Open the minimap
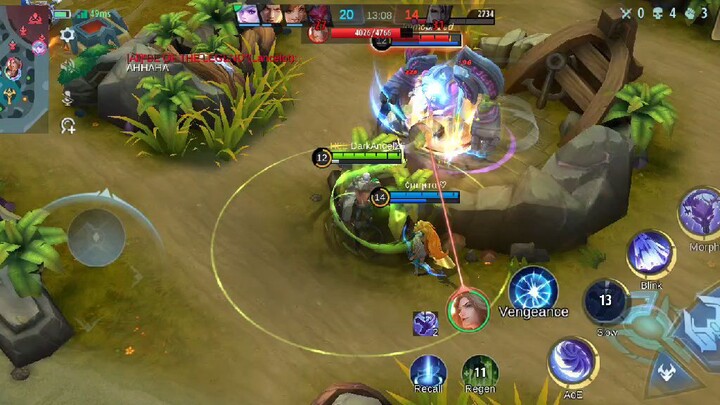 click(x=24, y=66)
